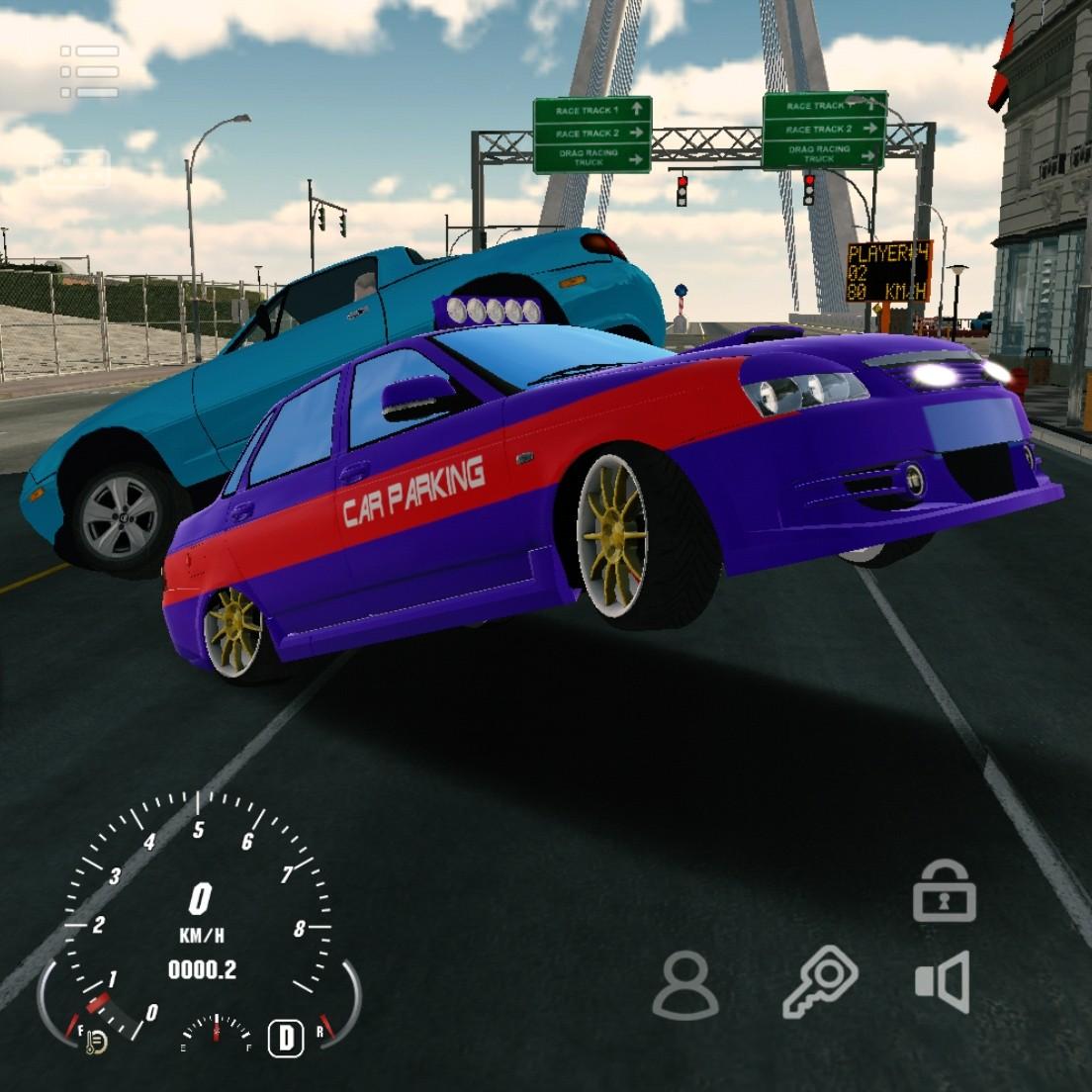The height and width of the screenshot is (1092, 1092).
Task: Select the D gear indicator
Action: [x=286, y=1038]
